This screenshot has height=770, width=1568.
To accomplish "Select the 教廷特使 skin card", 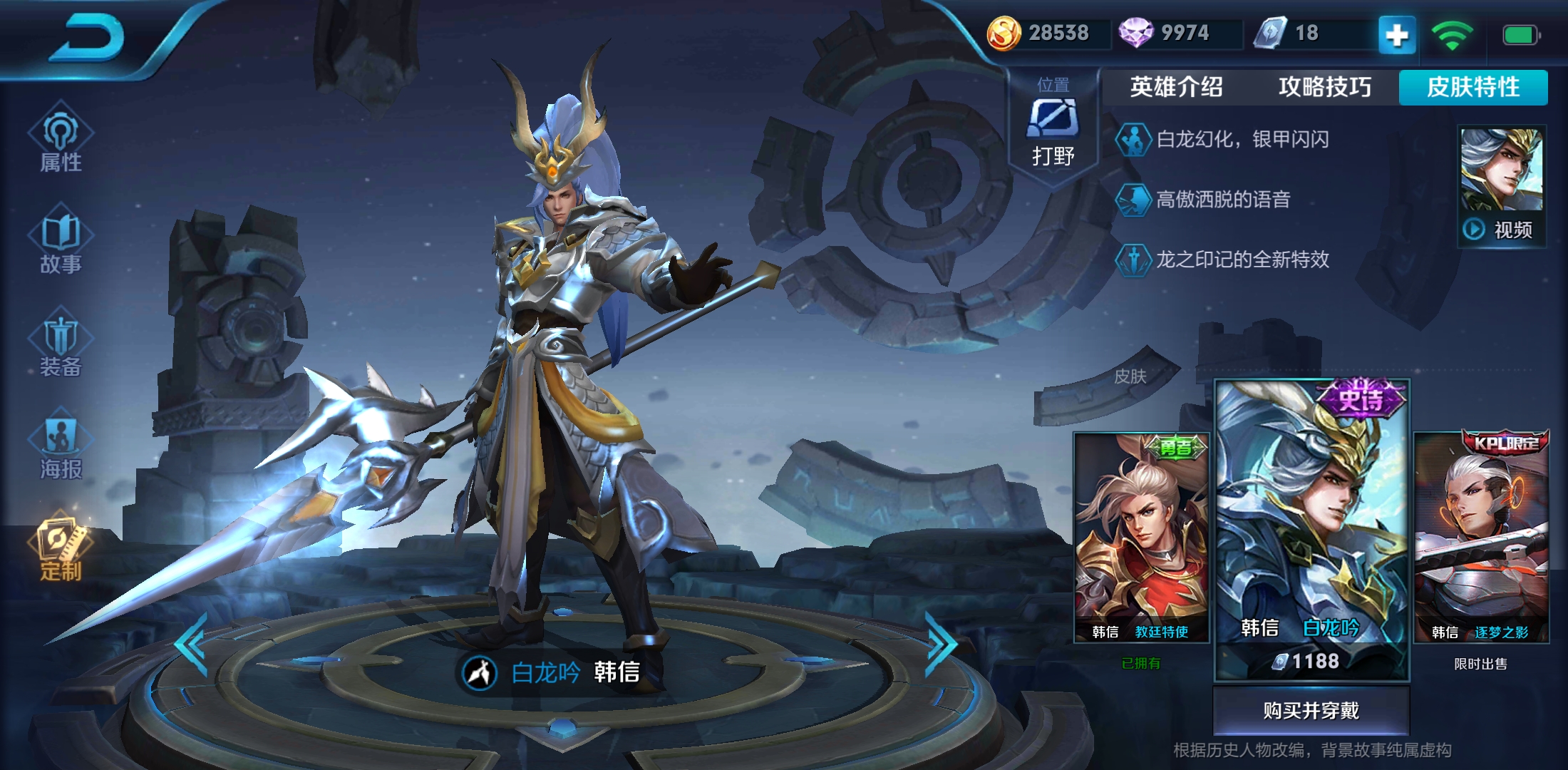I will [x=1141, y=538].
